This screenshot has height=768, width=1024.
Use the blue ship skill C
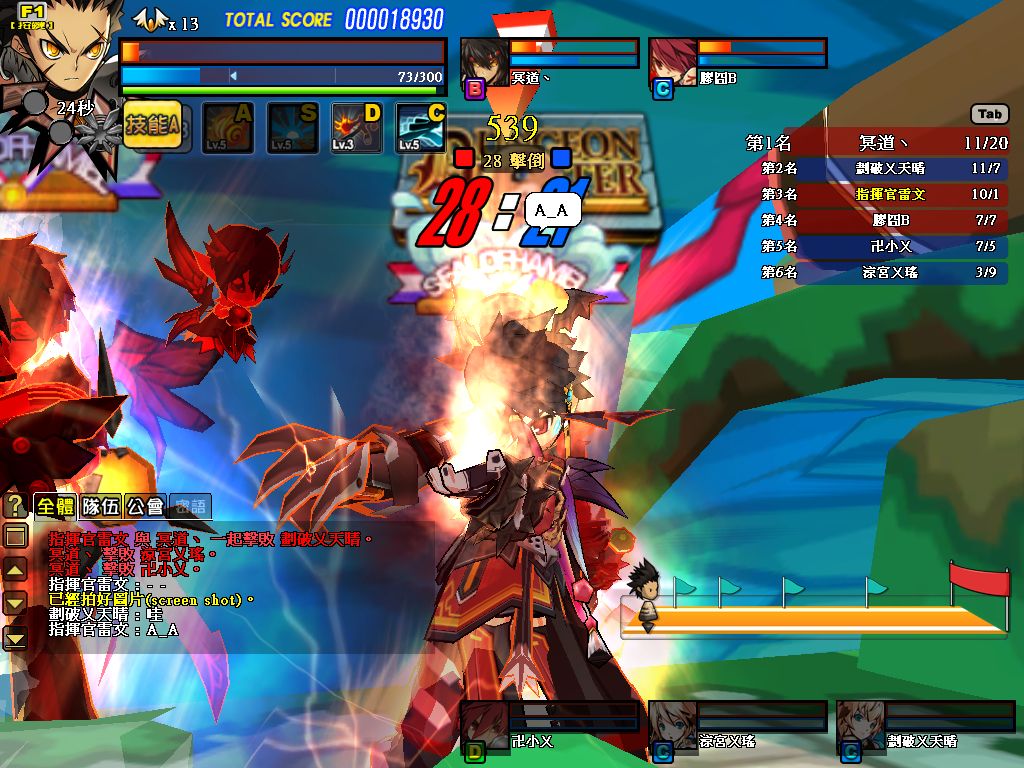pos(421,128)
